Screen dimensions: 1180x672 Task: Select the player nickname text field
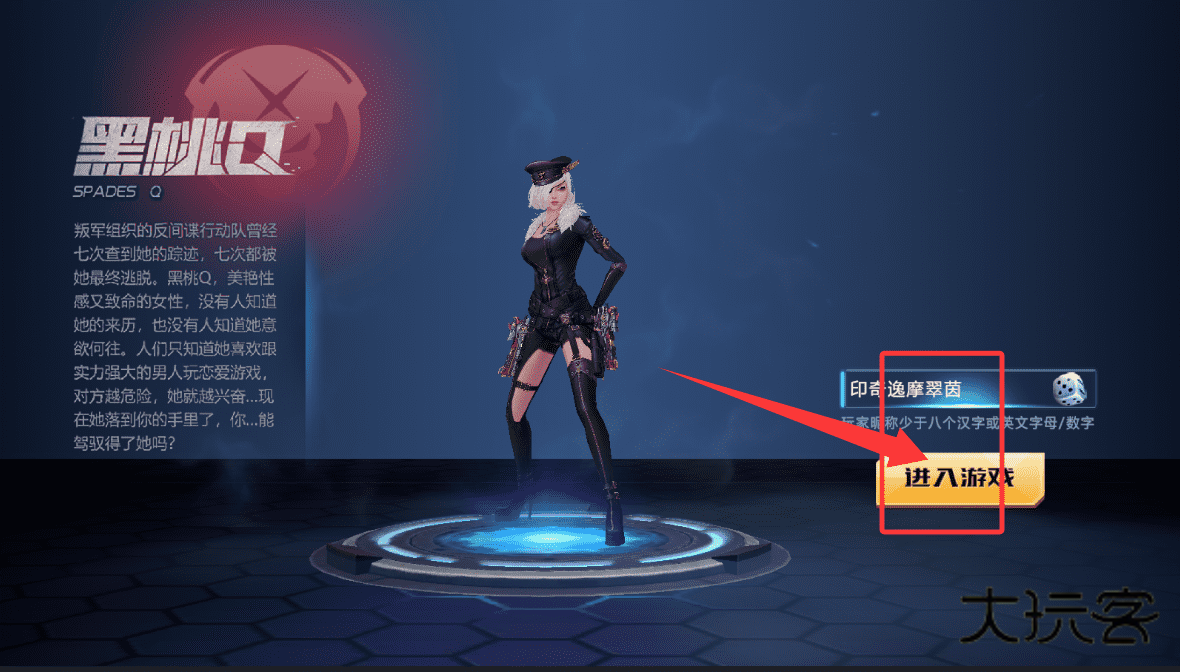[x=940, y=389]
